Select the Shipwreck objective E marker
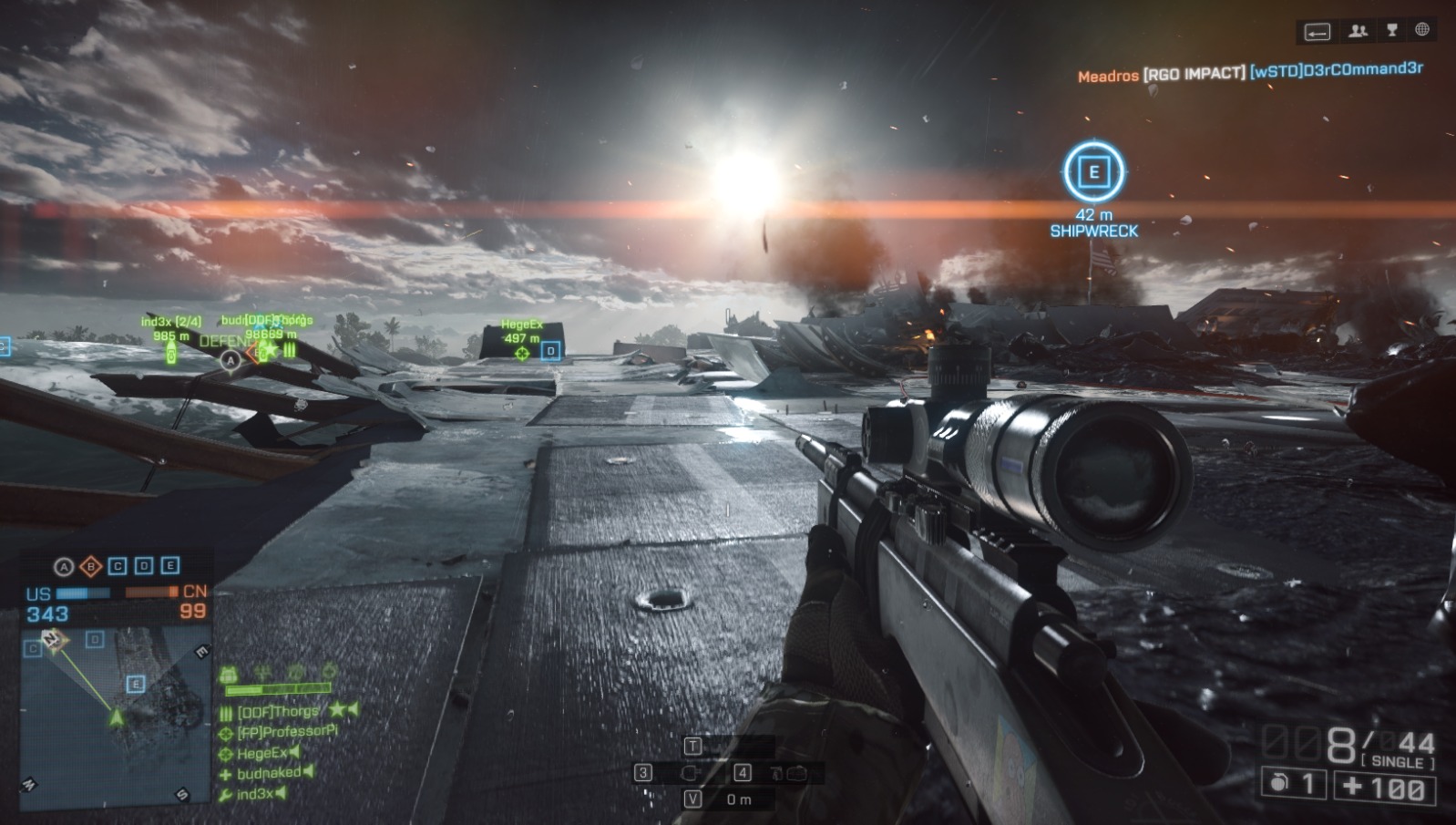 pyautogui.click(x=1093, y=171)
